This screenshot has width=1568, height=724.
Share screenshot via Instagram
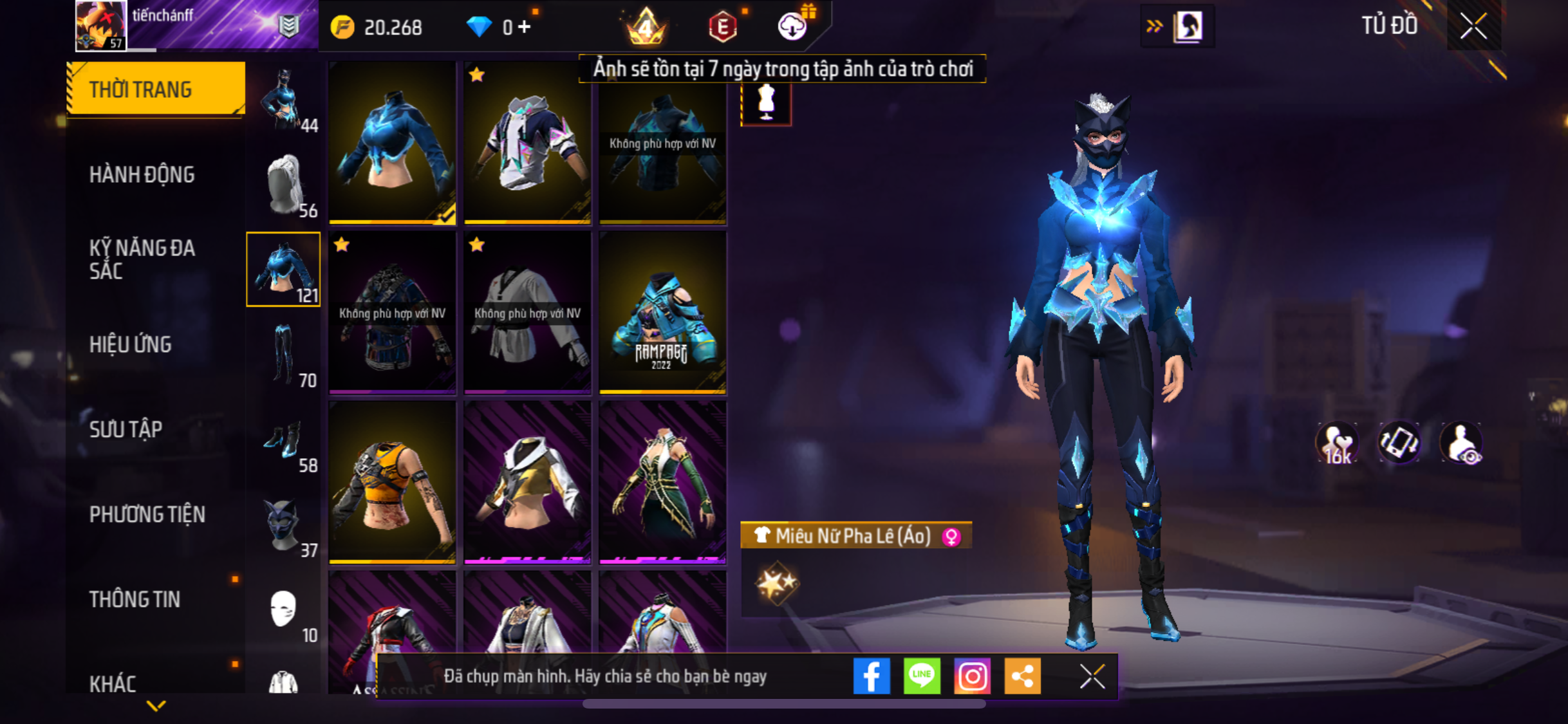pyautogui.click(x=972, y=676)
